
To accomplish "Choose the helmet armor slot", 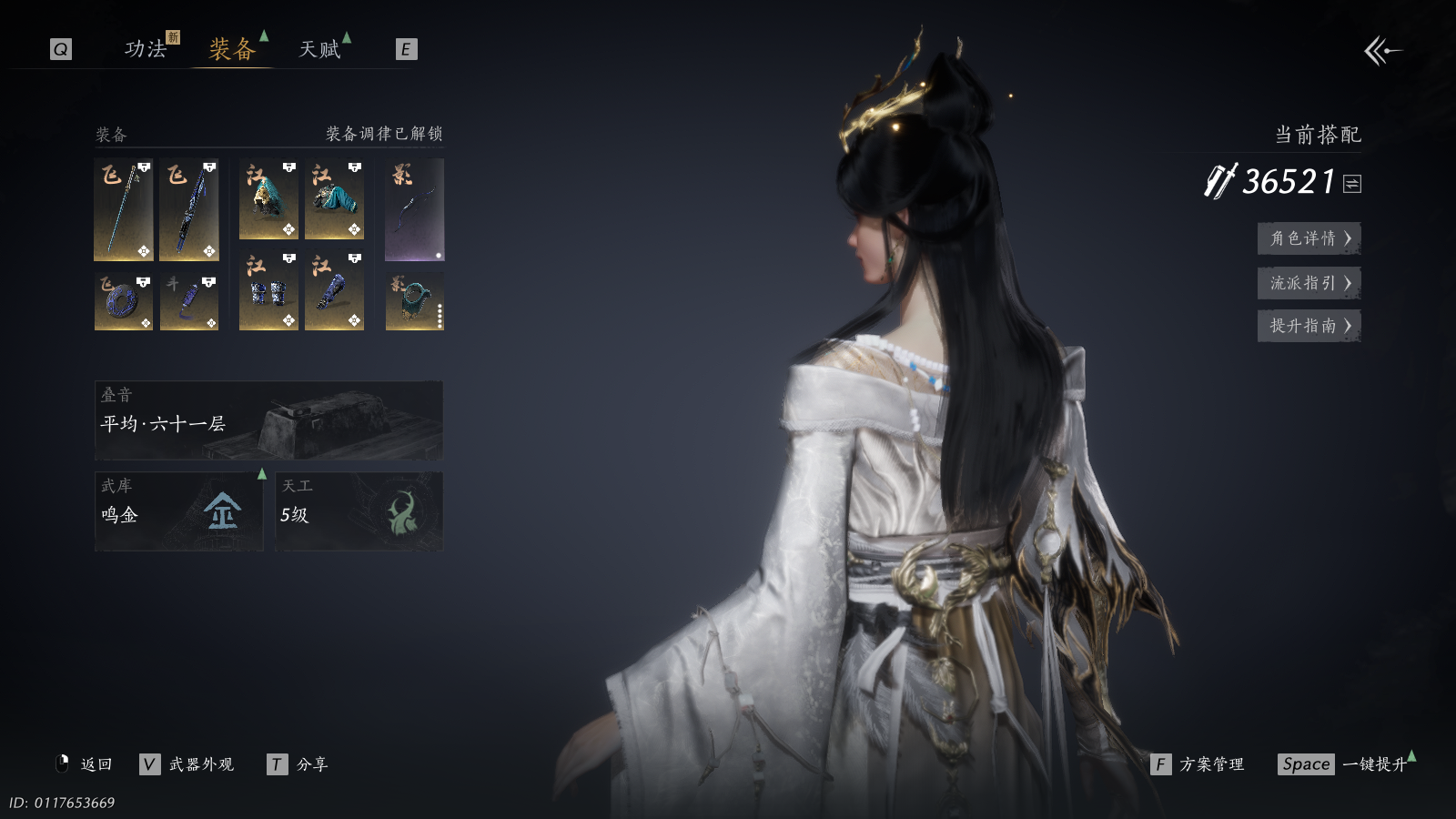I will tap(268, 200).
